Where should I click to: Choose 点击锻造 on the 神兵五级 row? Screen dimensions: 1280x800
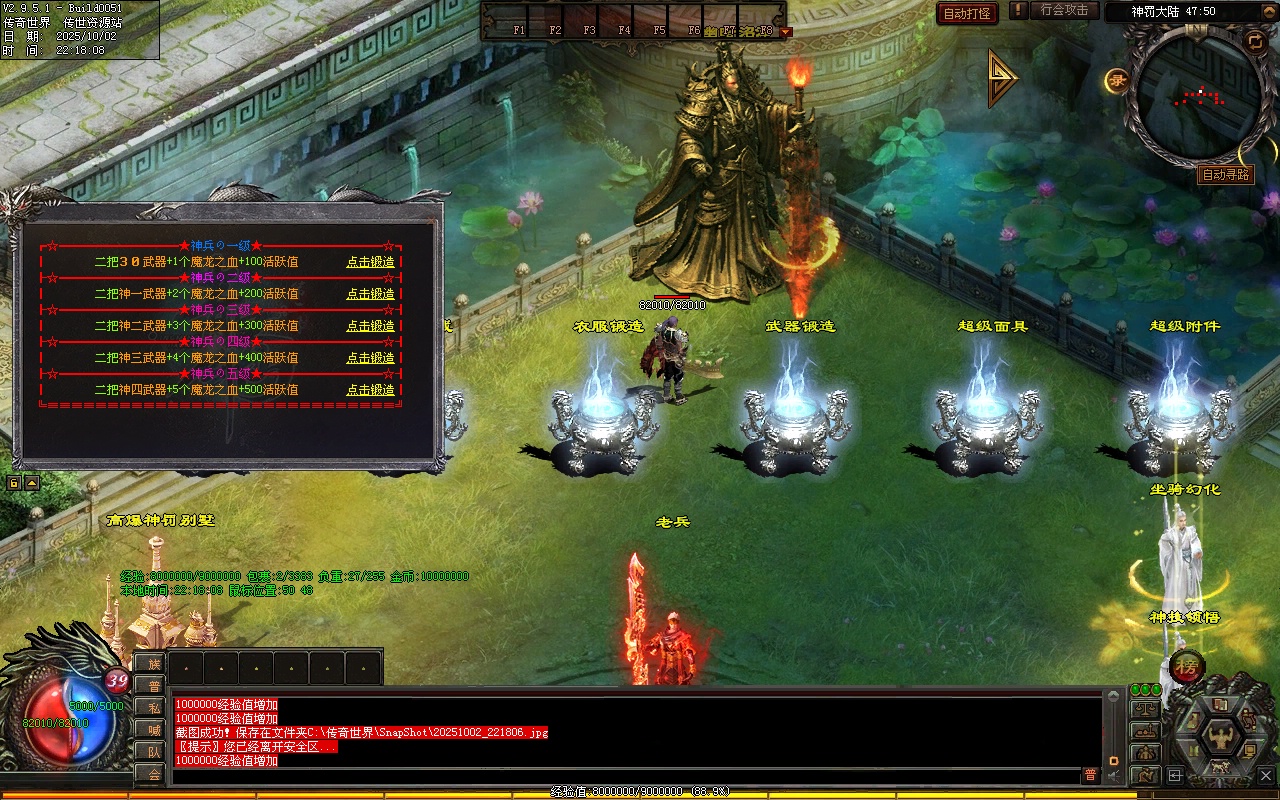click(x=370, y=390)
